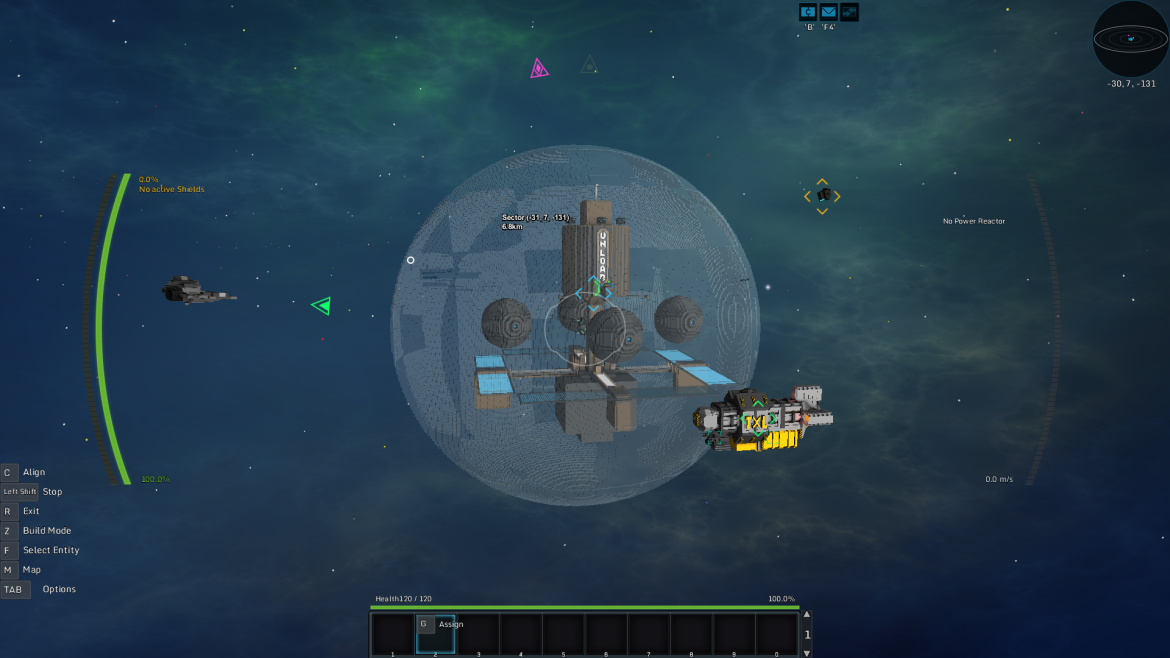Select the highlighted hotbar slot 2
This screenshot has height=658, width=1170.
coord(435,635)
